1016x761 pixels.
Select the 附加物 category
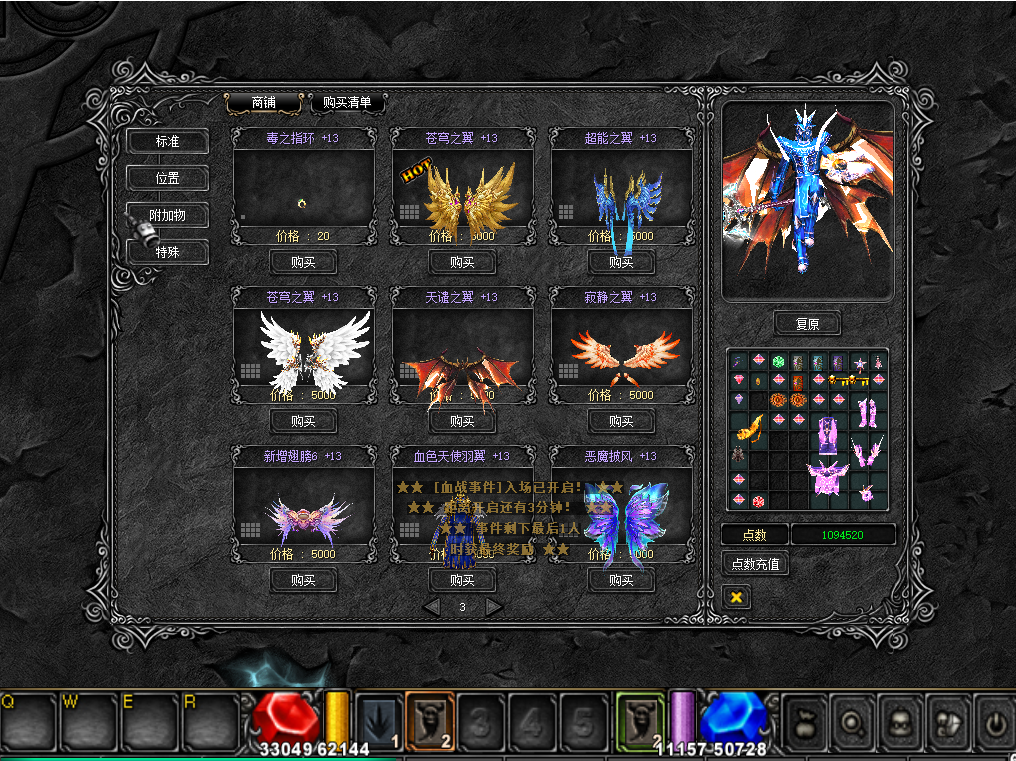pyautogui.click(x=167, y=215)
